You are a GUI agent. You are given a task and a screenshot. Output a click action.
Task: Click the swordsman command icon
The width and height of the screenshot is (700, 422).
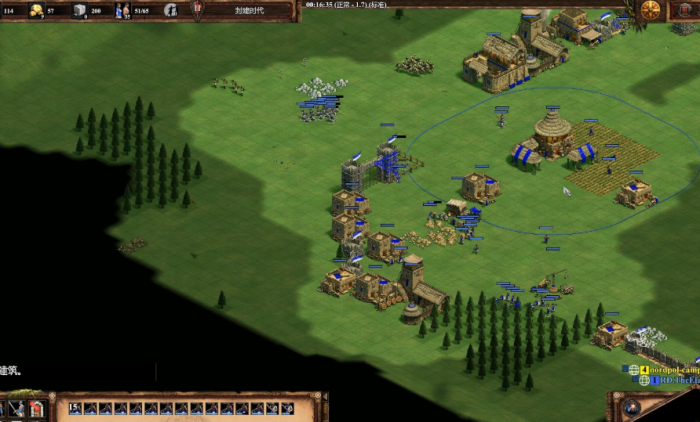tap(19, 409)
